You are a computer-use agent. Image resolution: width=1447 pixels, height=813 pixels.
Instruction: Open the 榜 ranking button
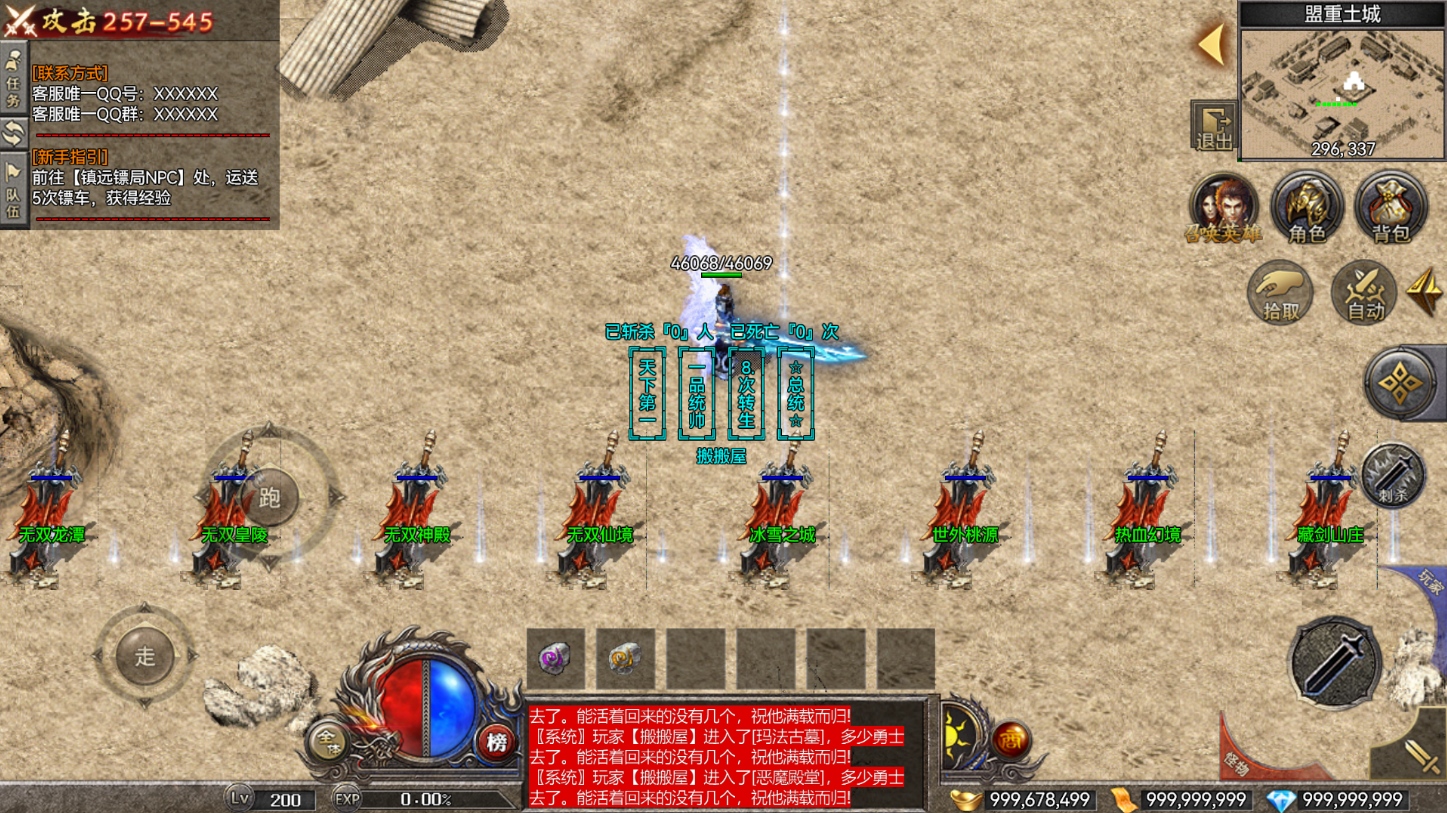tap(496, 742)
